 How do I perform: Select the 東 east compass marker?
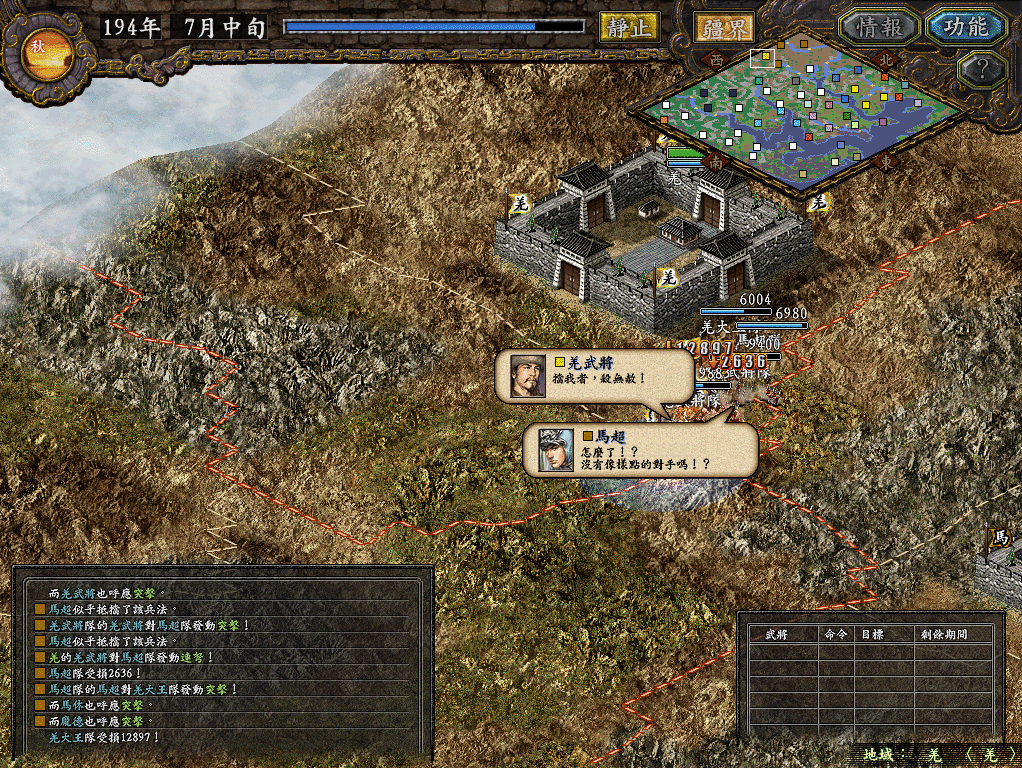[x=885, y=161]
